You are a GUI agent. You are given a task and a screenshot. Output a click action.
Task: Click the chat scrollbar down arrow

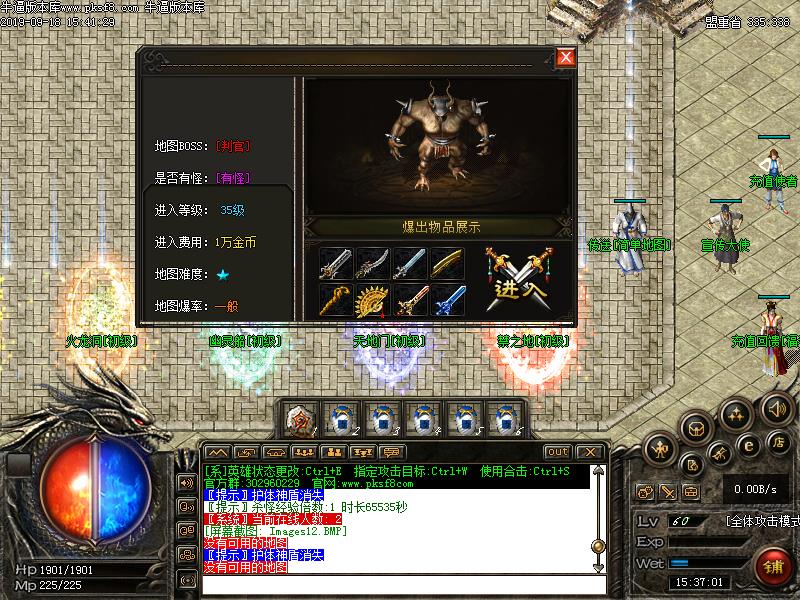point(598,566)
